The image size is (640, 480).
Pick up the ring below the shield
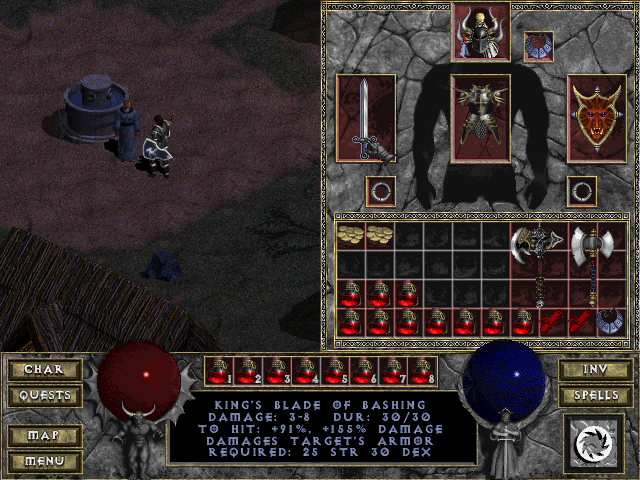click(x=582, y=191)
